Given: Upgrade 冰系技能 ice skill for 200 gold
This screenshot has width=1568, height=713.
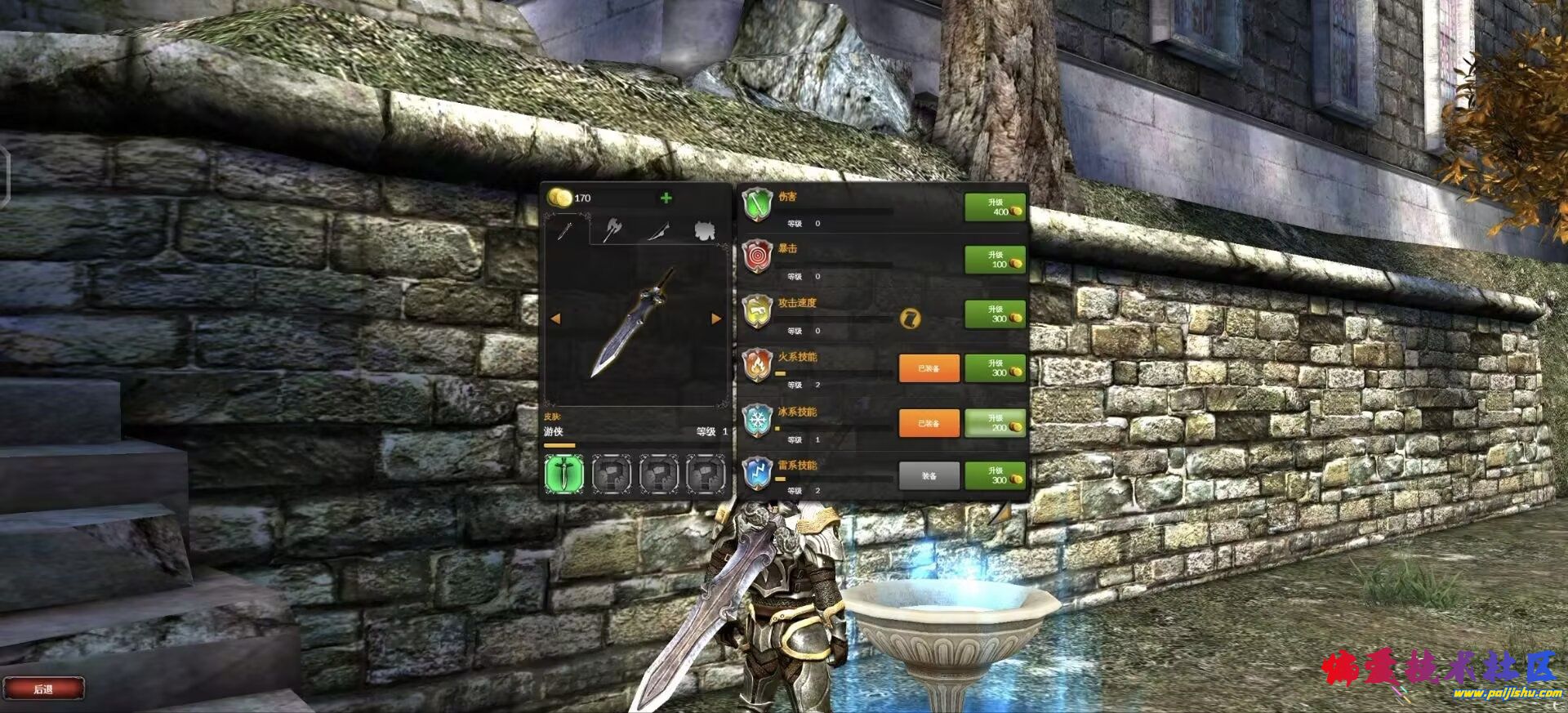Looking at the screenshot, I should point(995,423).
